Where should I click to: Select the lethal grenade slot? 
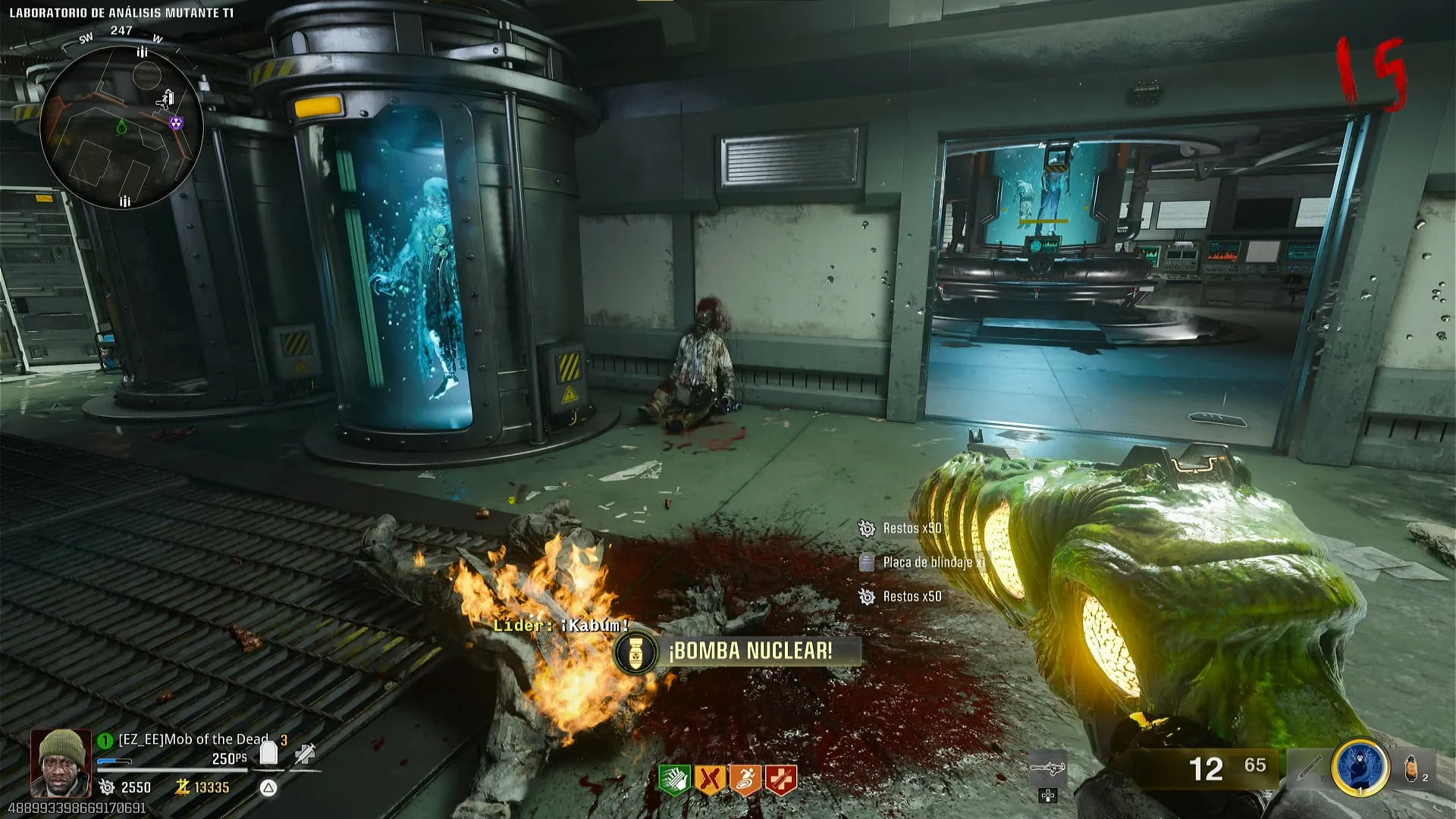[1414, 767]
